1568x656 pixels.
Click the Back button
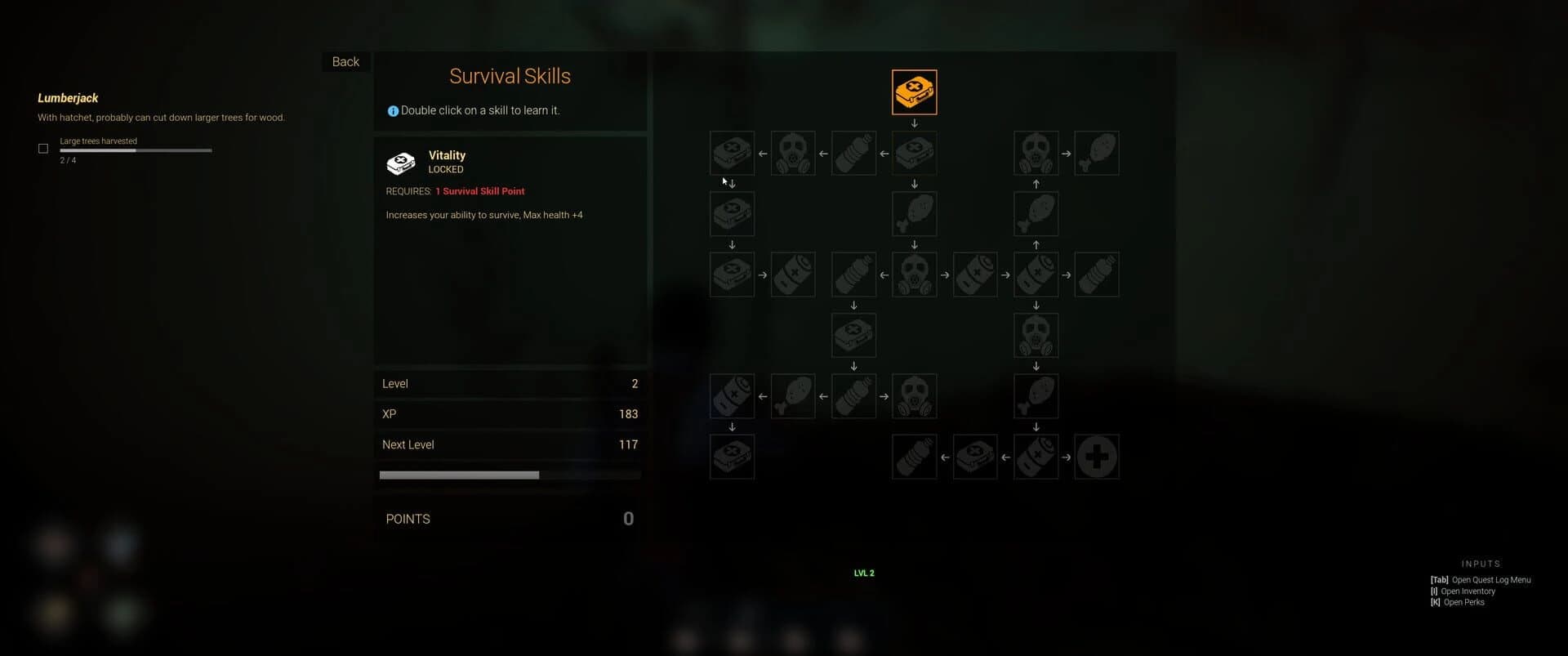345,61
